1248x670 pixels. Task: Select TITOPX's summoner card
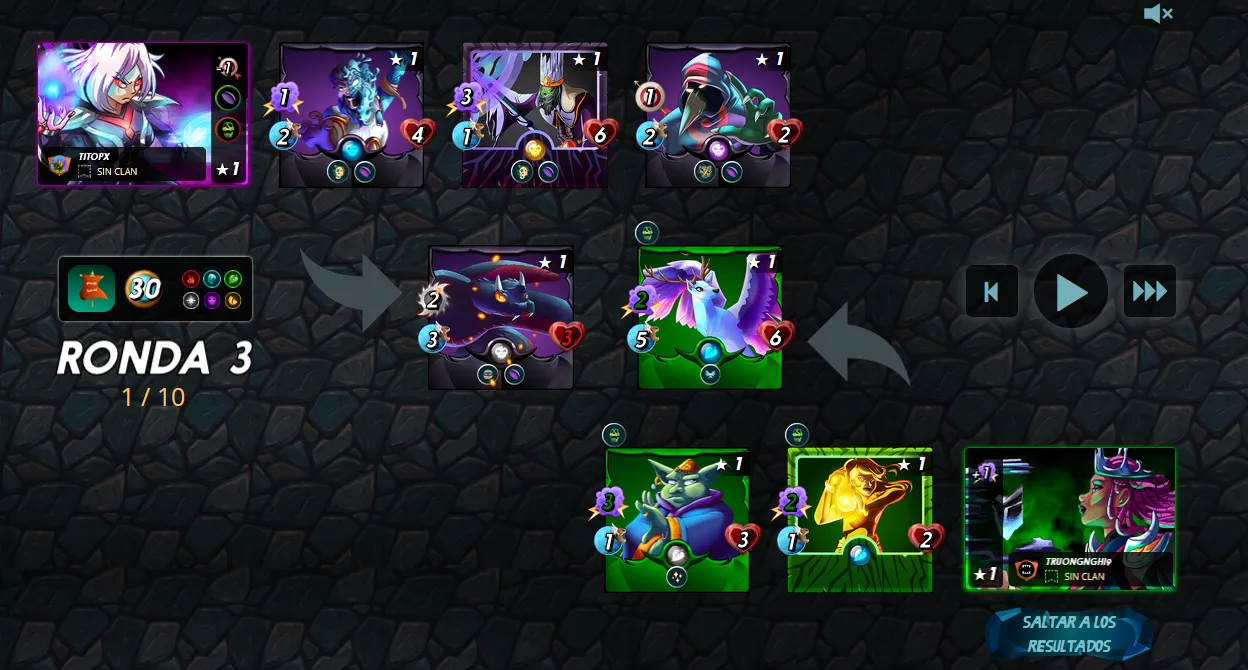tap(142, 114)
